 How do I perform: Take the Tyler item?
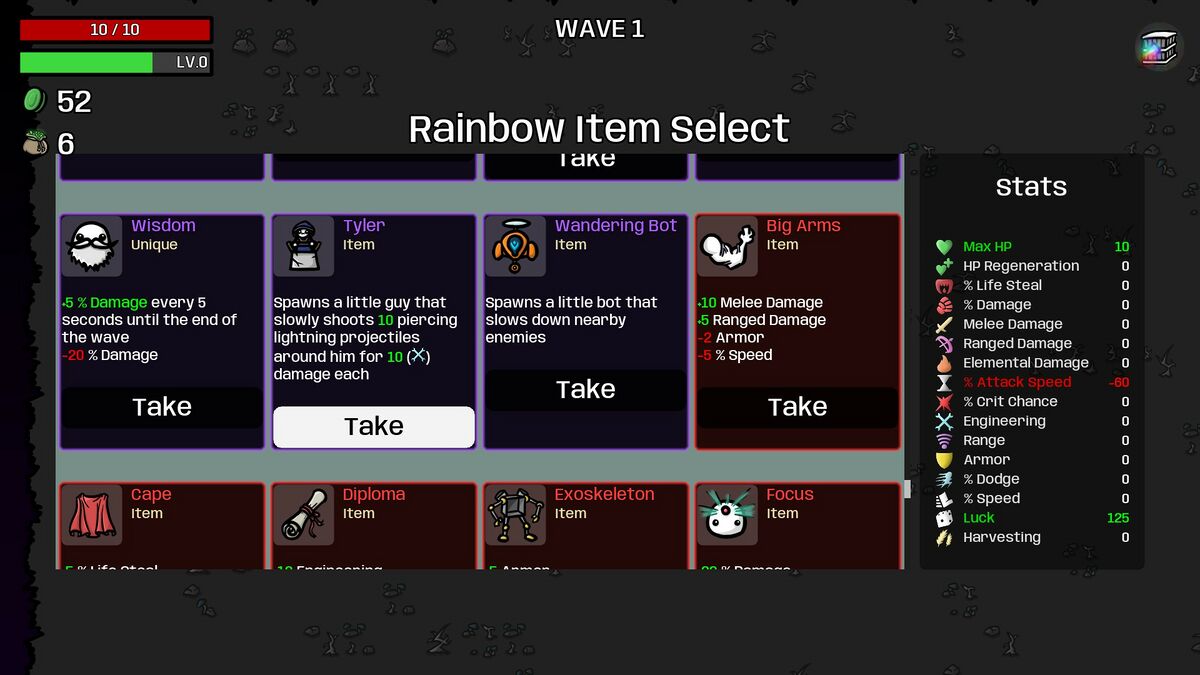pos(373,427)
